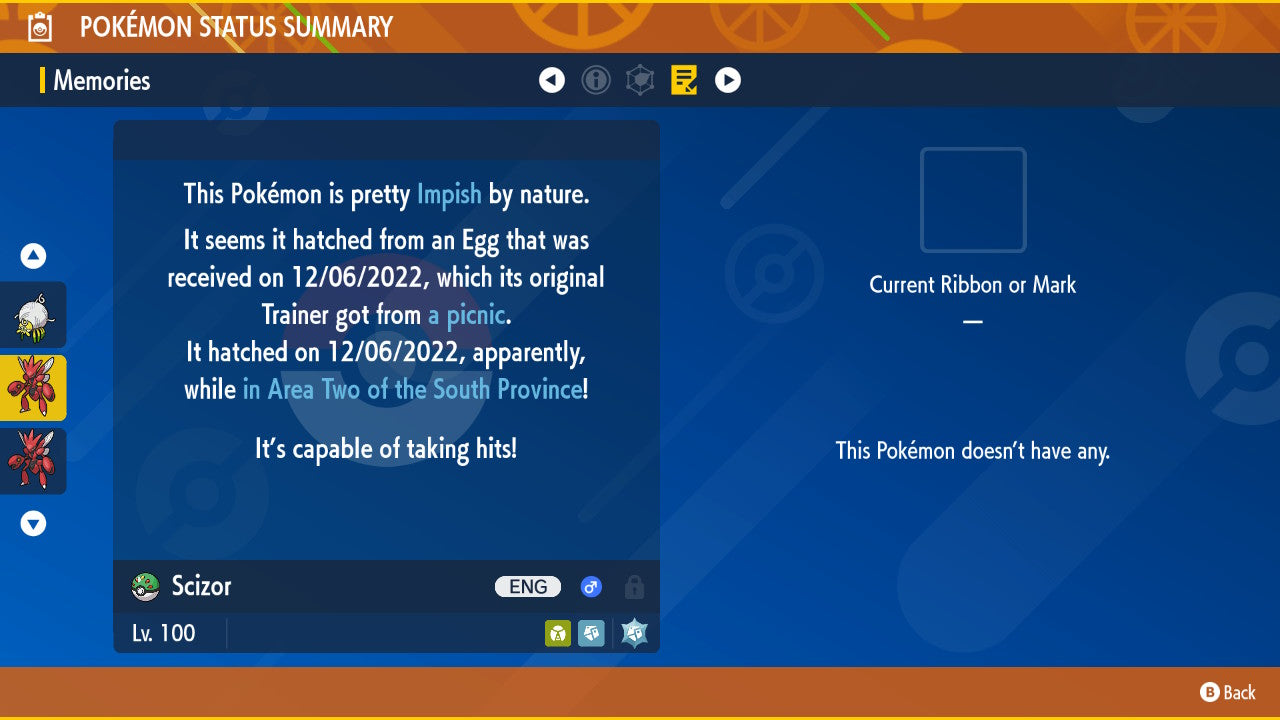Open the Pokémon info summary page

coord(596,80)
